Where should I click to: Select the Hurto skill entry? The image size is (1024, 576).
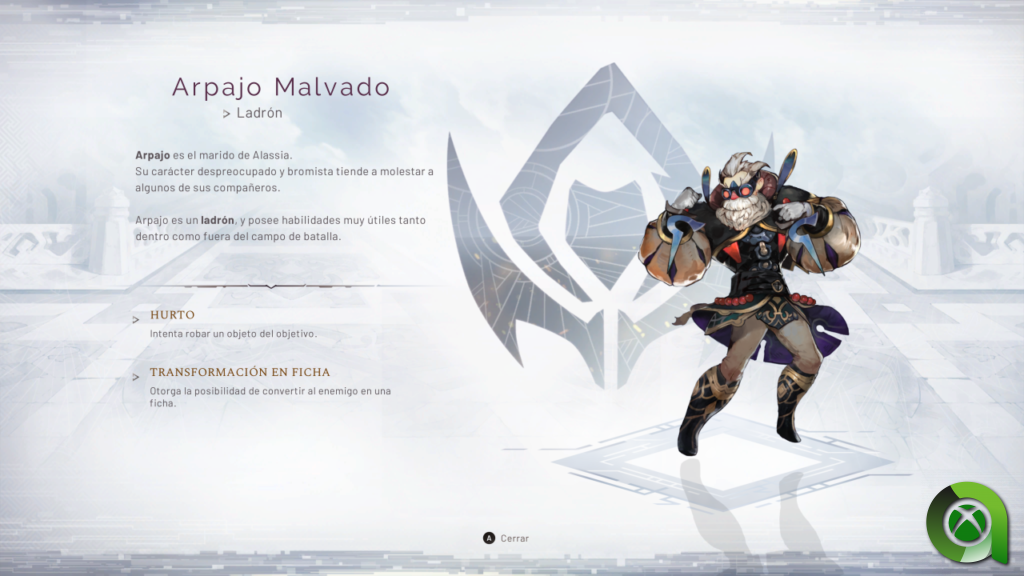172,315
